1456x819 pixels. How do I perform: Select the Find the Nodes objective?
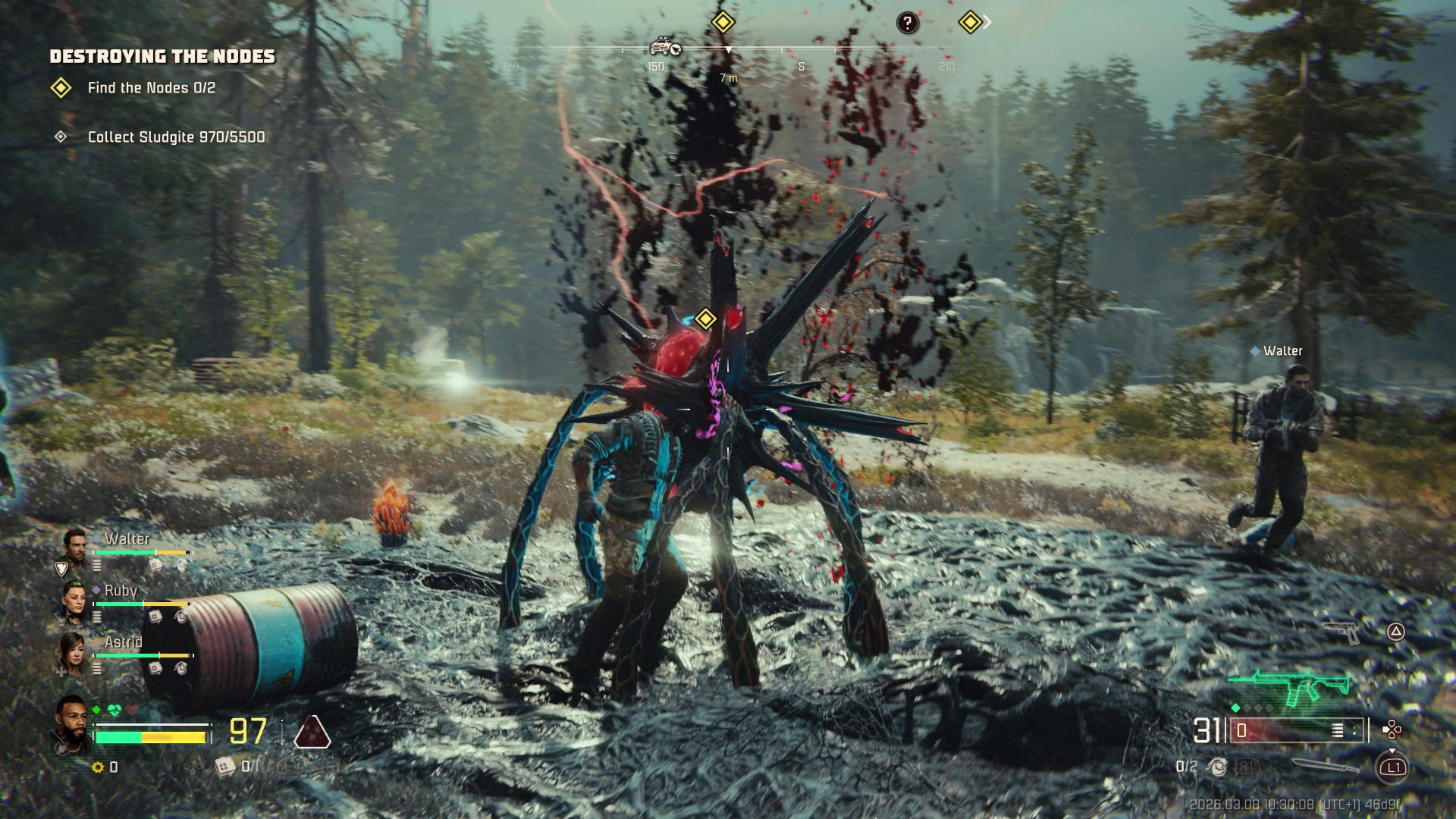tap(151, 88)
